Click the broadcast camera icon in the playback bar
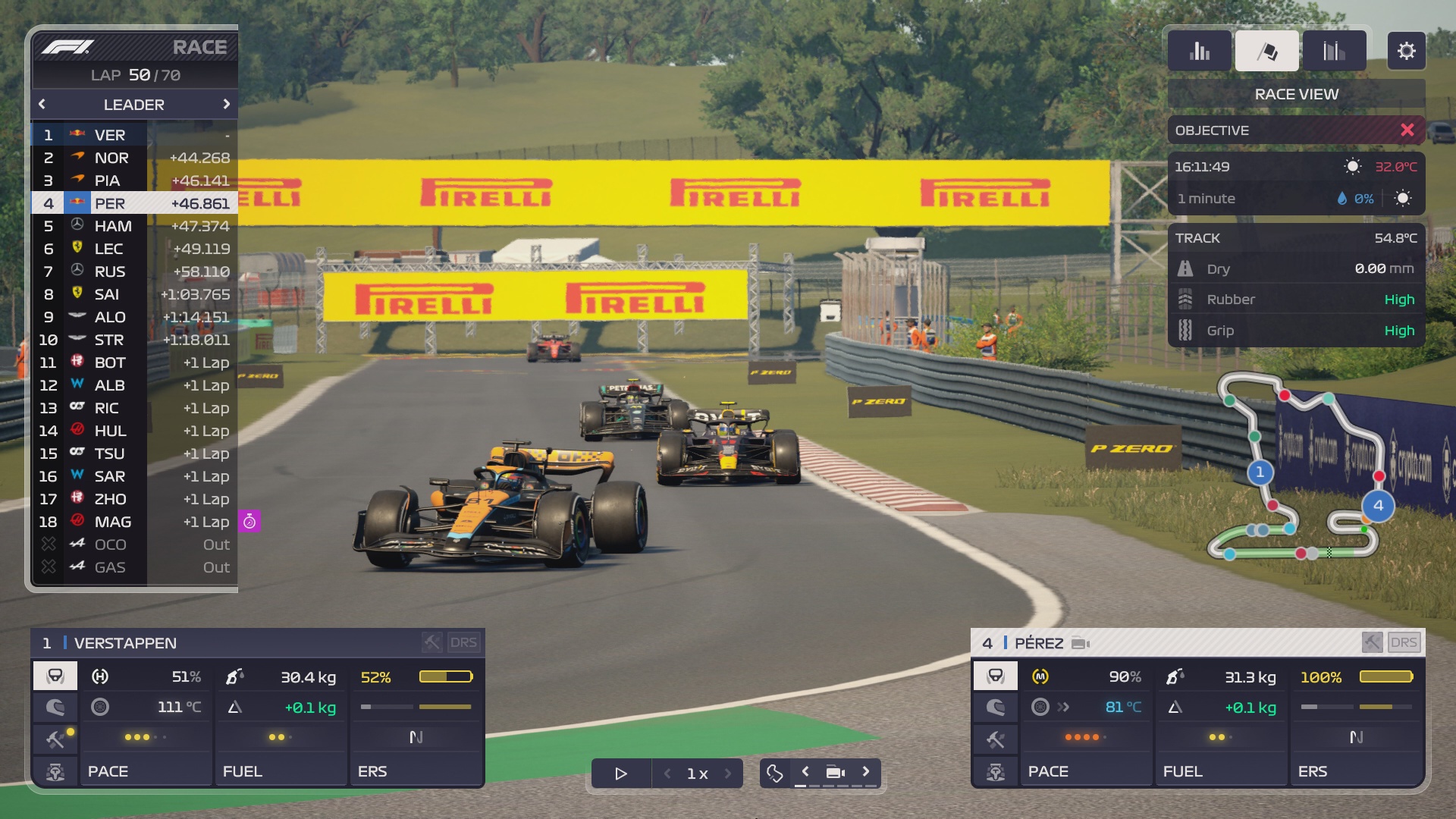Image resolution: width=1456 pixels, height=819 pixels. 835,772
